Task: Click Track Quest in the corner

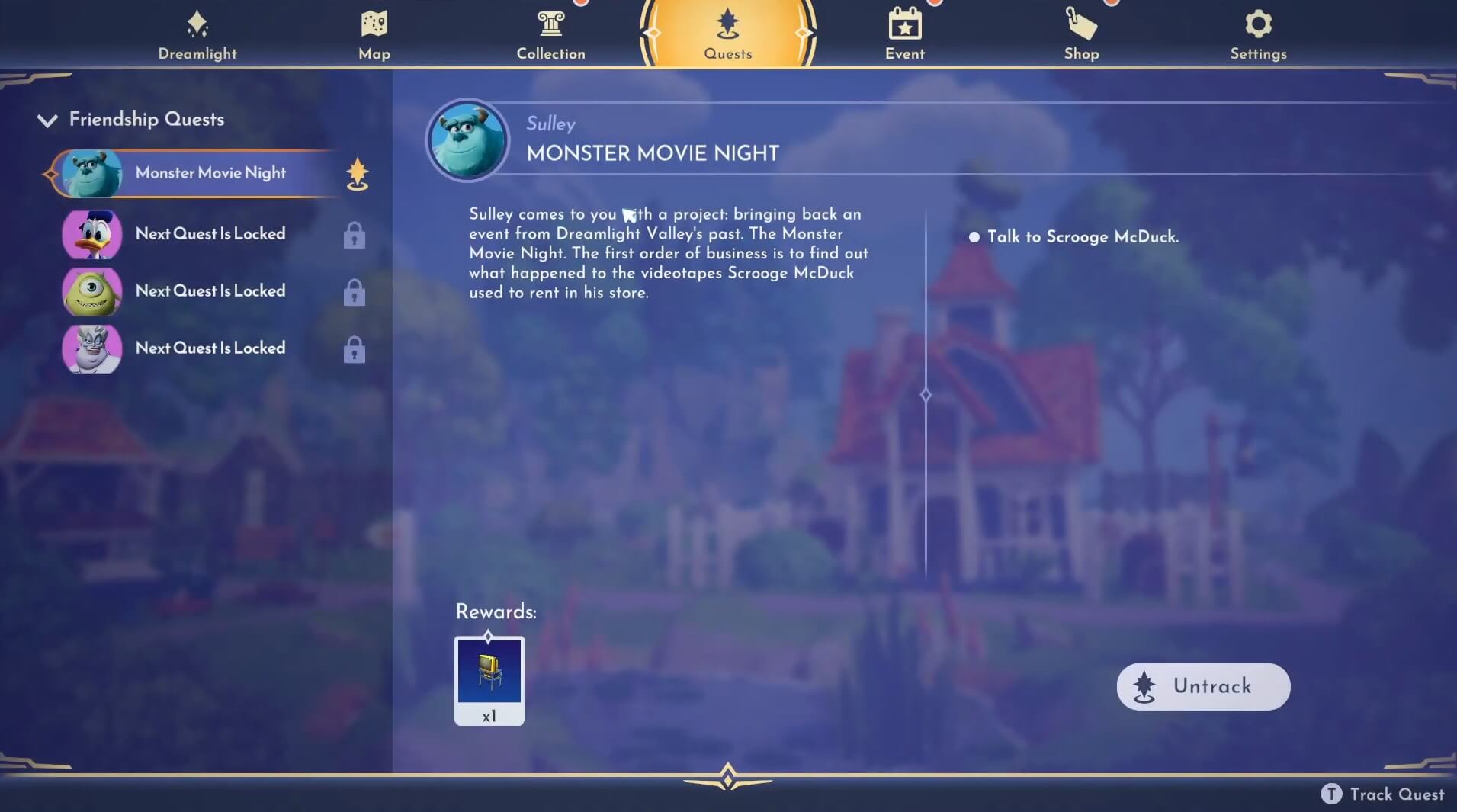Action: [1382, 794]
